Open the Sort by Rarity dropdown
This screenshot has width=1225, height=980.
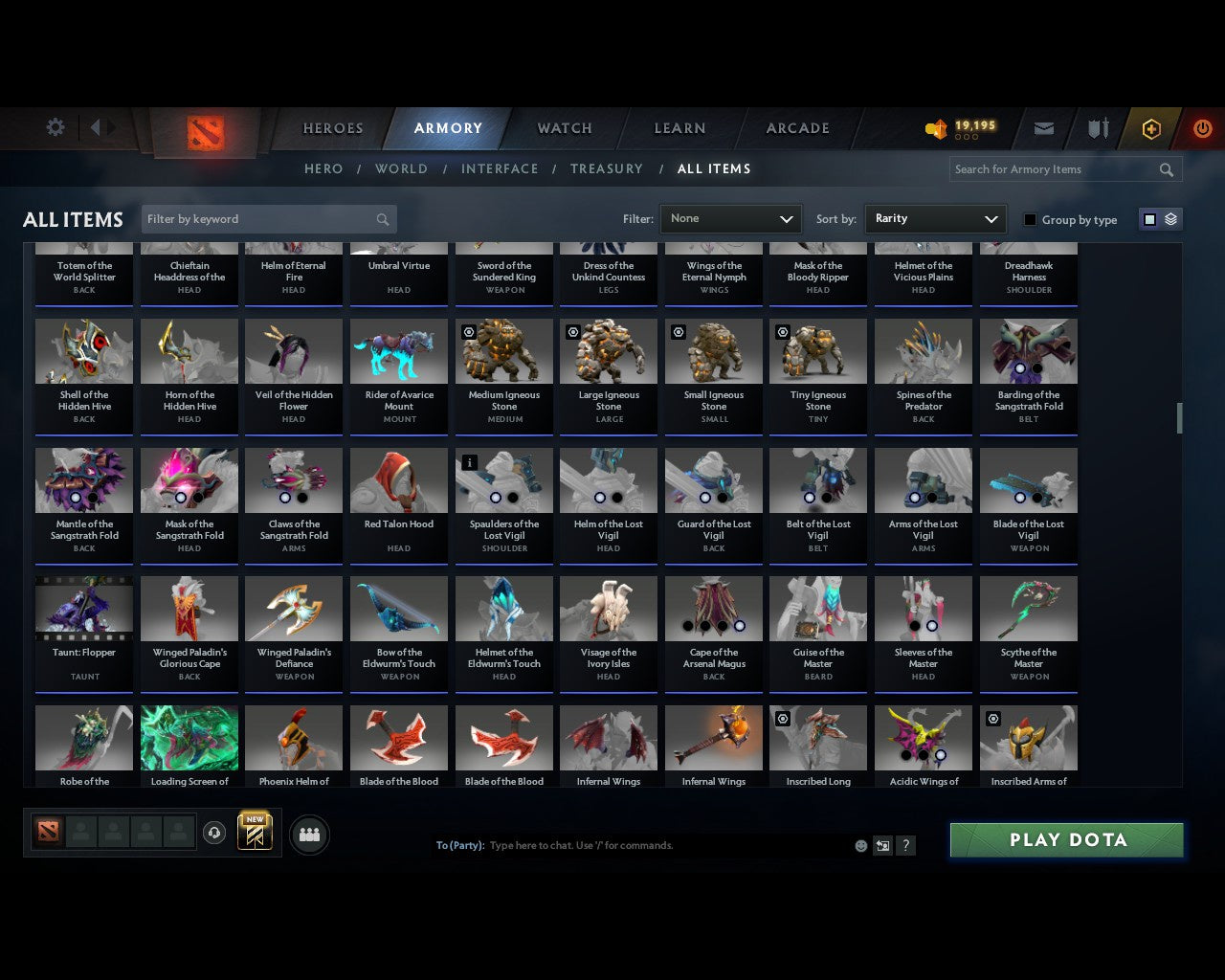pos(935,218)
